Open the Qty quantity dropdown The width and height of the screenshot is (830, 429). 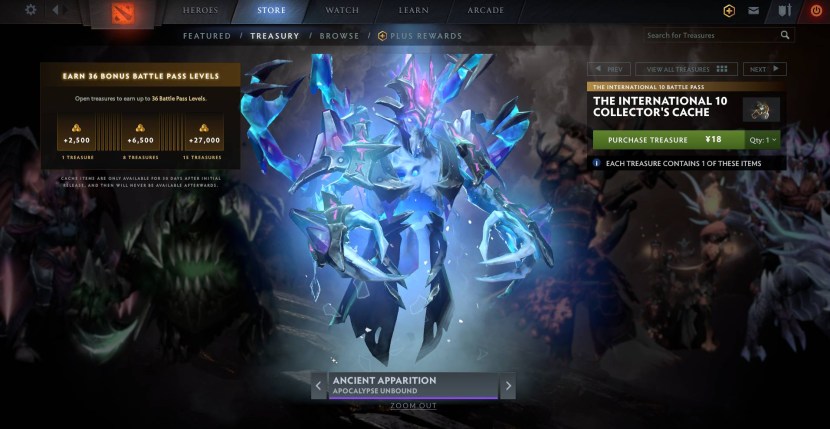point(764,140)
